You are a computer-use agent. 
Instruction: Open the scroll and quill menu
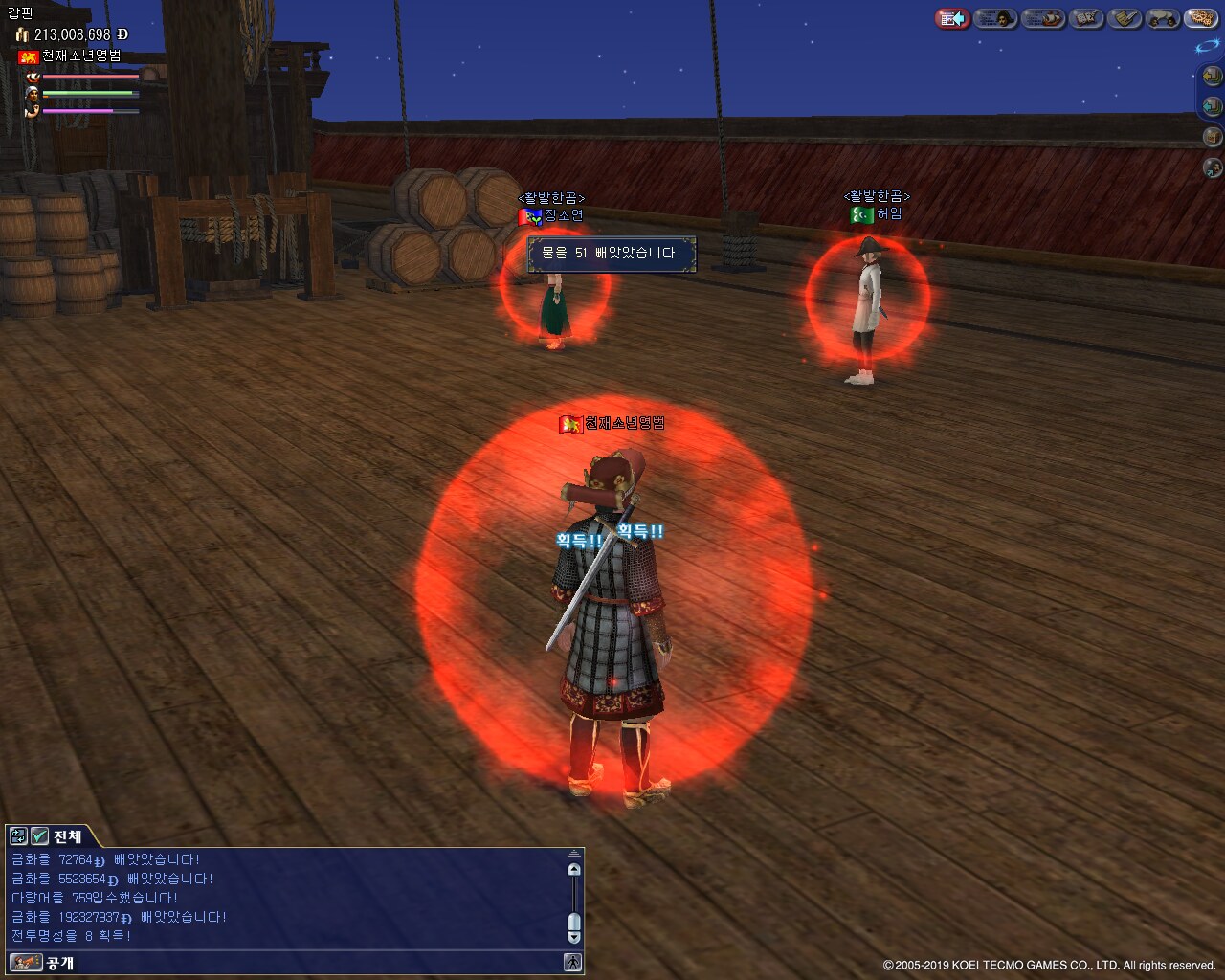pos(1125,18)
